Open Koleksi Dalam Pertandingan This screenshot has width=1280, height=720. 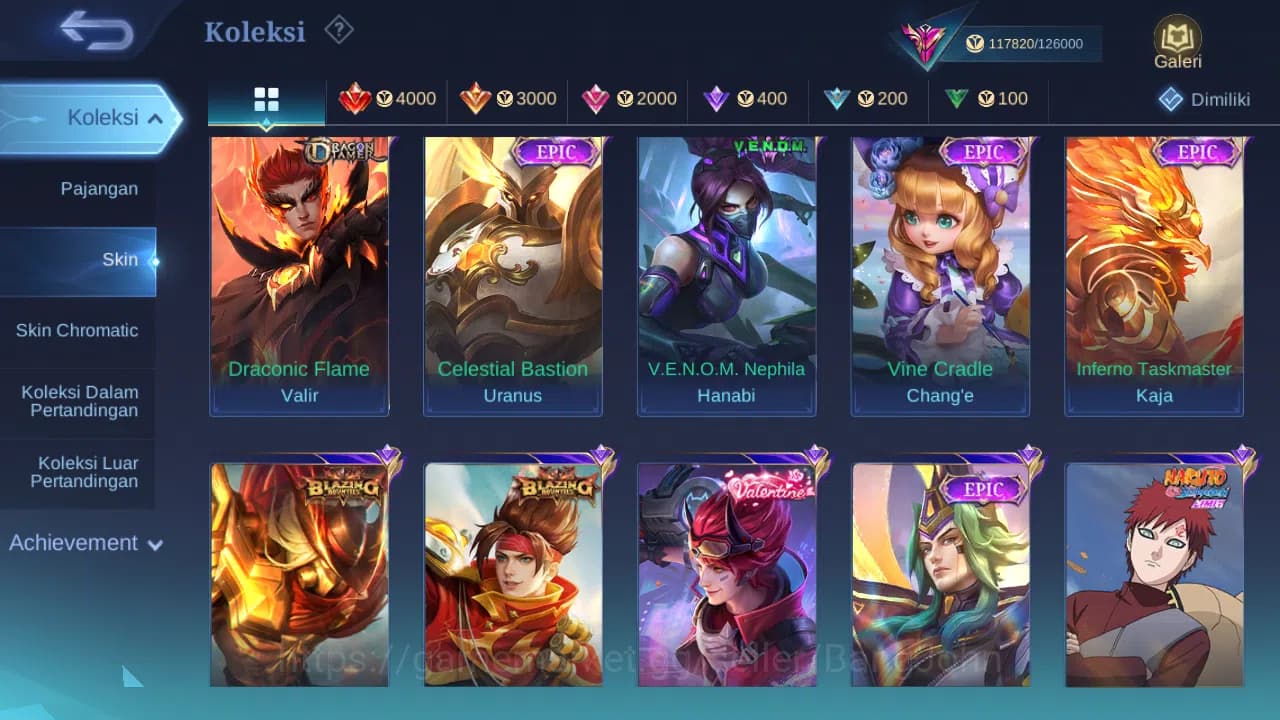pyautogui.click(x=79, y=401)
